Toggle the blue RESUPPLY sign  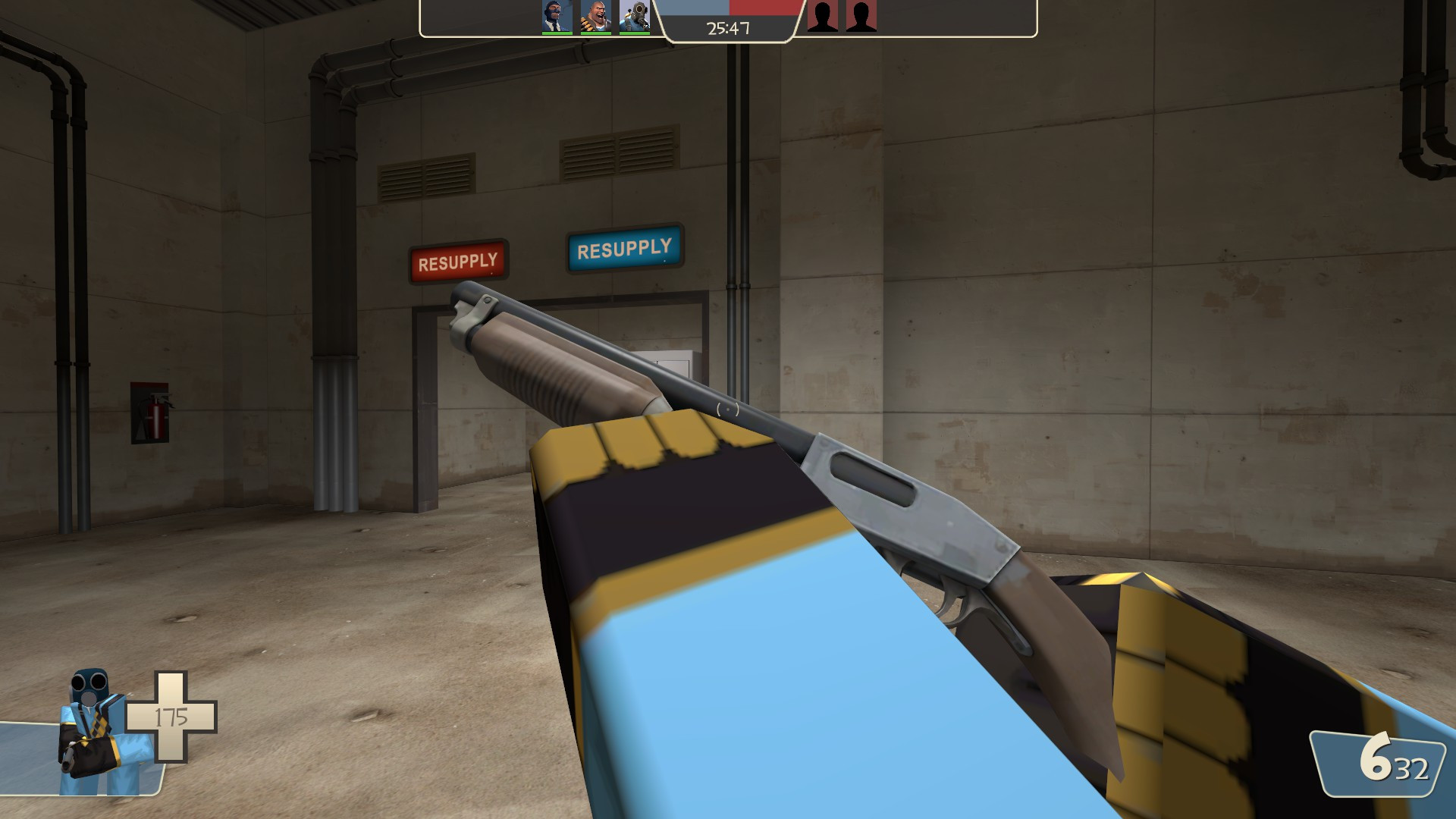(x=626, y=247)
